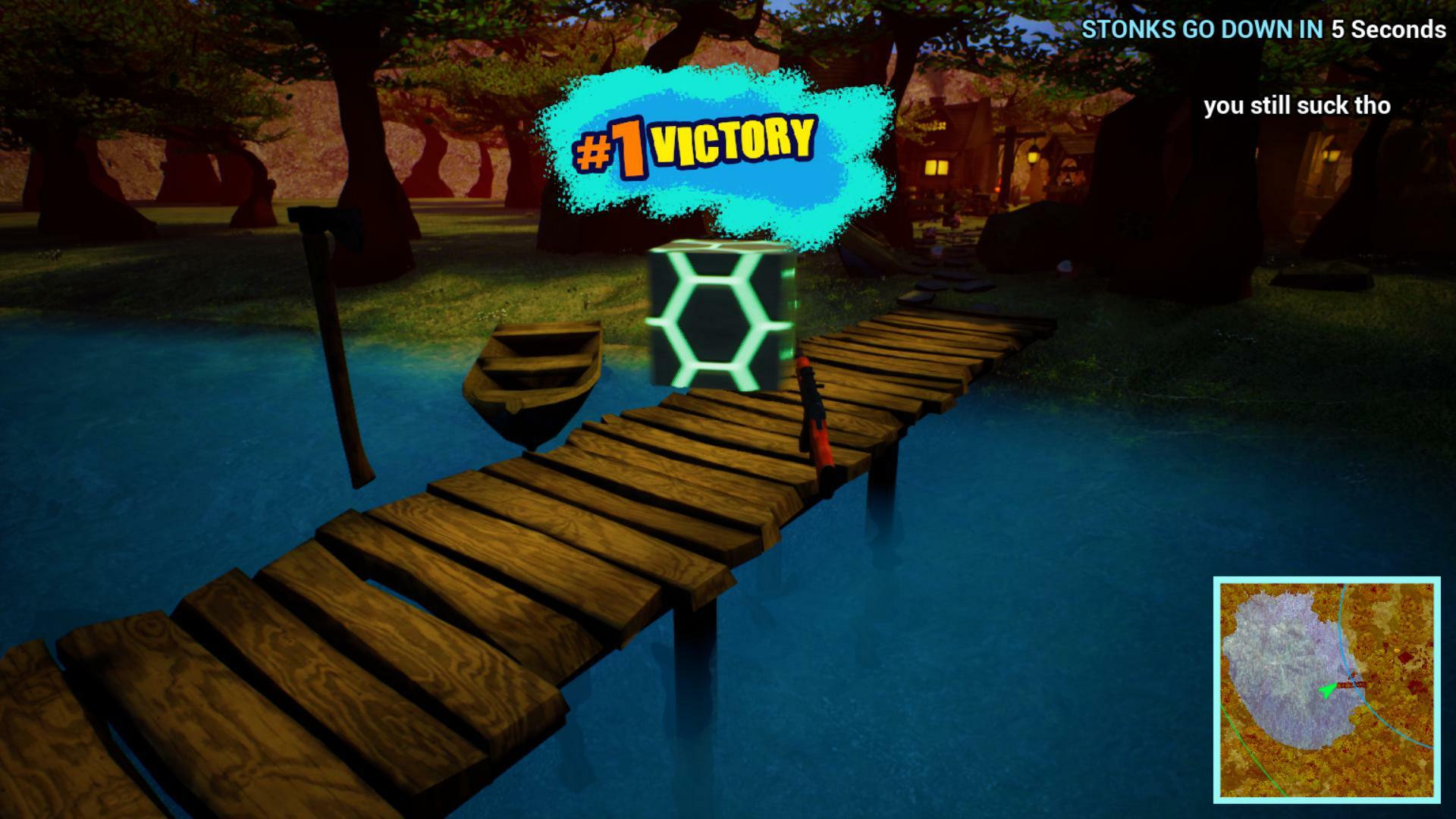Click the glowing yellow house window
Image resolution: width=1456 pixels, height=819 pixels.
tap(938, 165)
